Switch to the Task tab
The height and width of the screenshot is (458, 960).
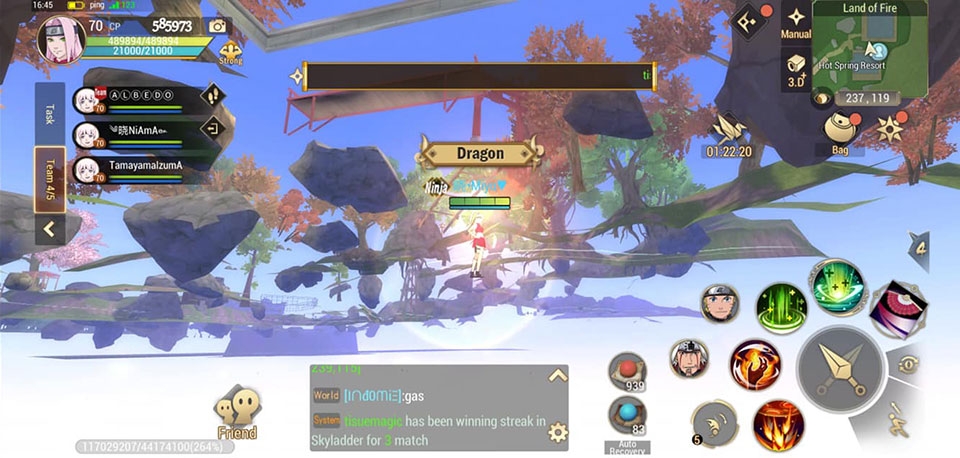49,113
